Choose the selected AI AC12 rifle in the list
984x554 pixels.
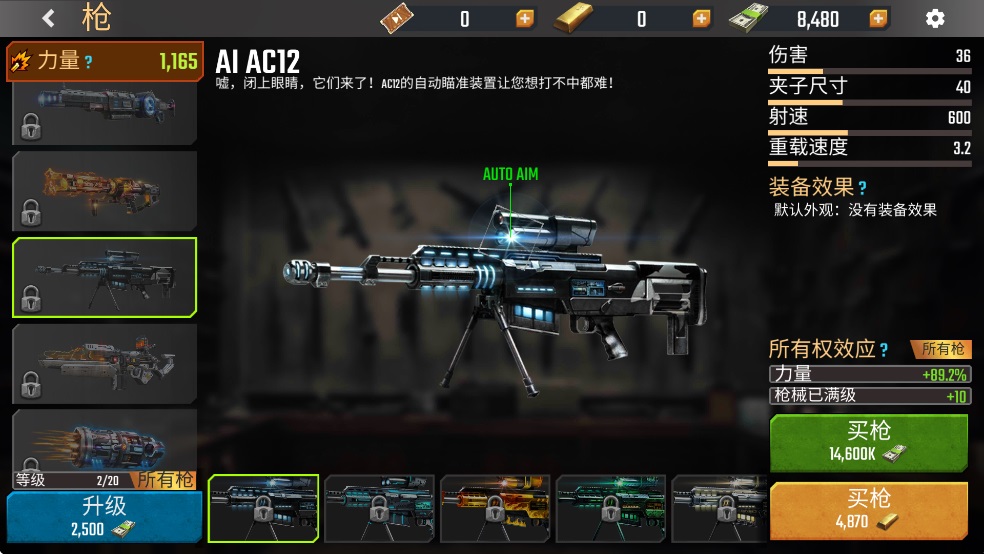tap(104, 277)
